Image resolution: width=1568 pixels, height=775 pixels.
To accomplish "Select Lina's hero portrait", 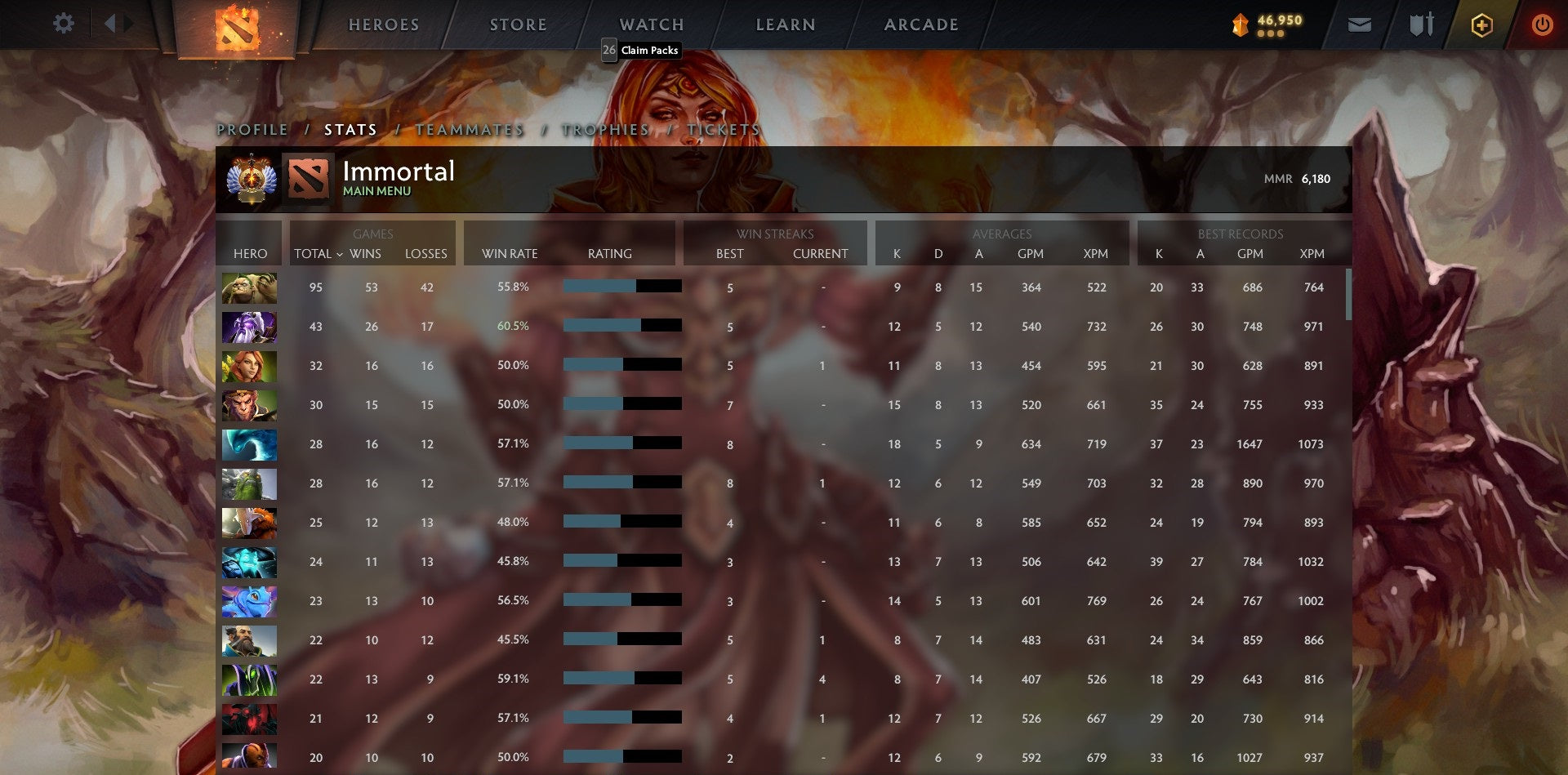I will 249,366.
